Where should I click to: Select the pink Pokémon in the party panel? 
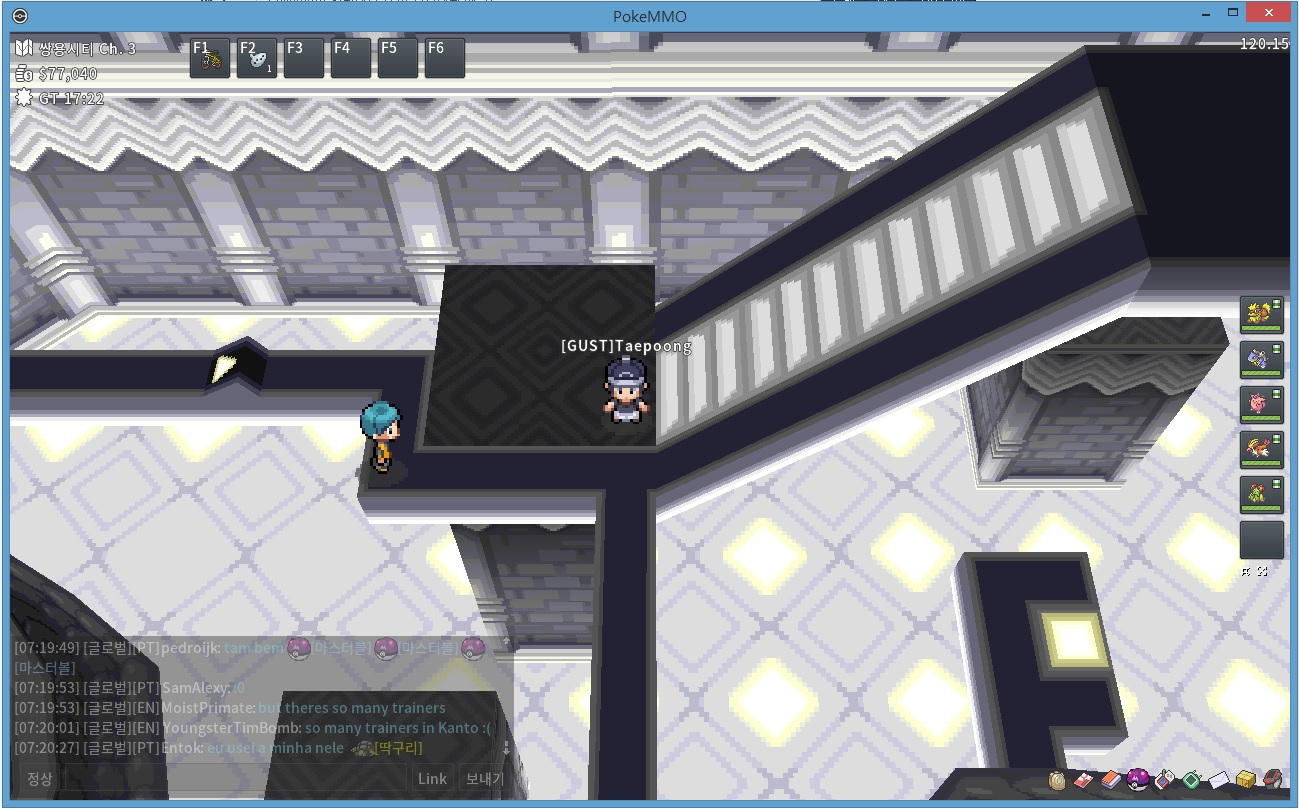(x=1261, y=405)
